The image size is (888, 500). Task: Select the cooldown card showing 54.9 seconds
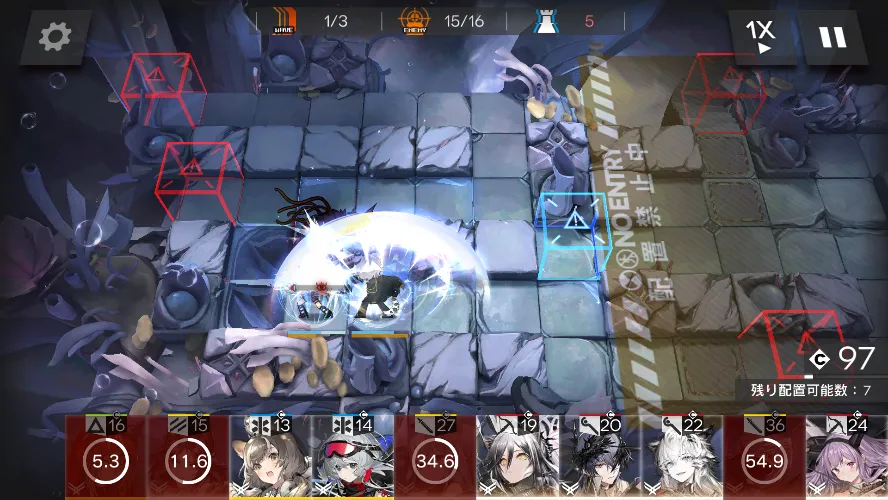[763, 460]
